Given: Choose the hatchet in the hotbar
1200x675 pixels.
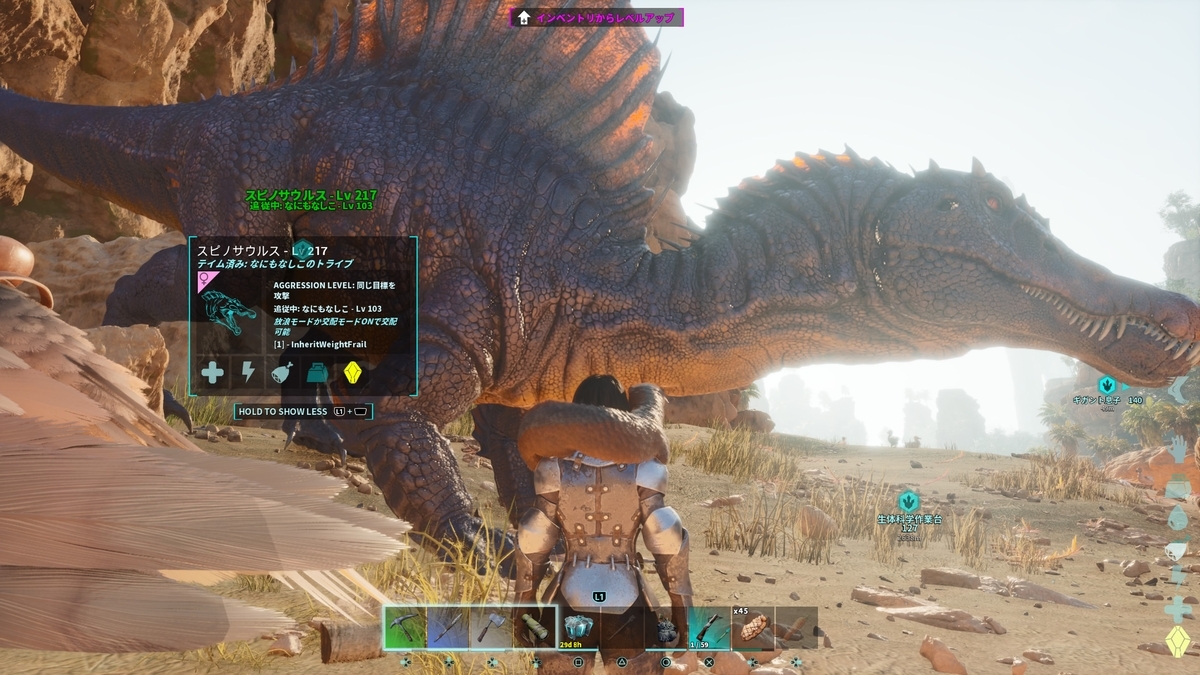Looking at the screenshot, I should [x=491, y=627].
